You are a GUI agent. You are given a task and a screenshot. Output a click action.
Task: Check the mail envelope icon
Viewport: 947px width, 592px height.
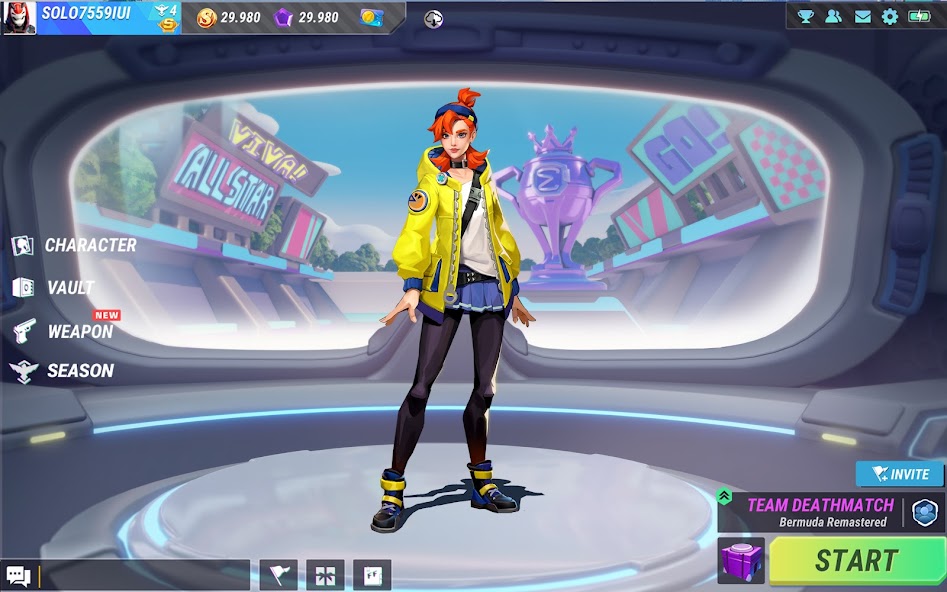coord(861,16)
